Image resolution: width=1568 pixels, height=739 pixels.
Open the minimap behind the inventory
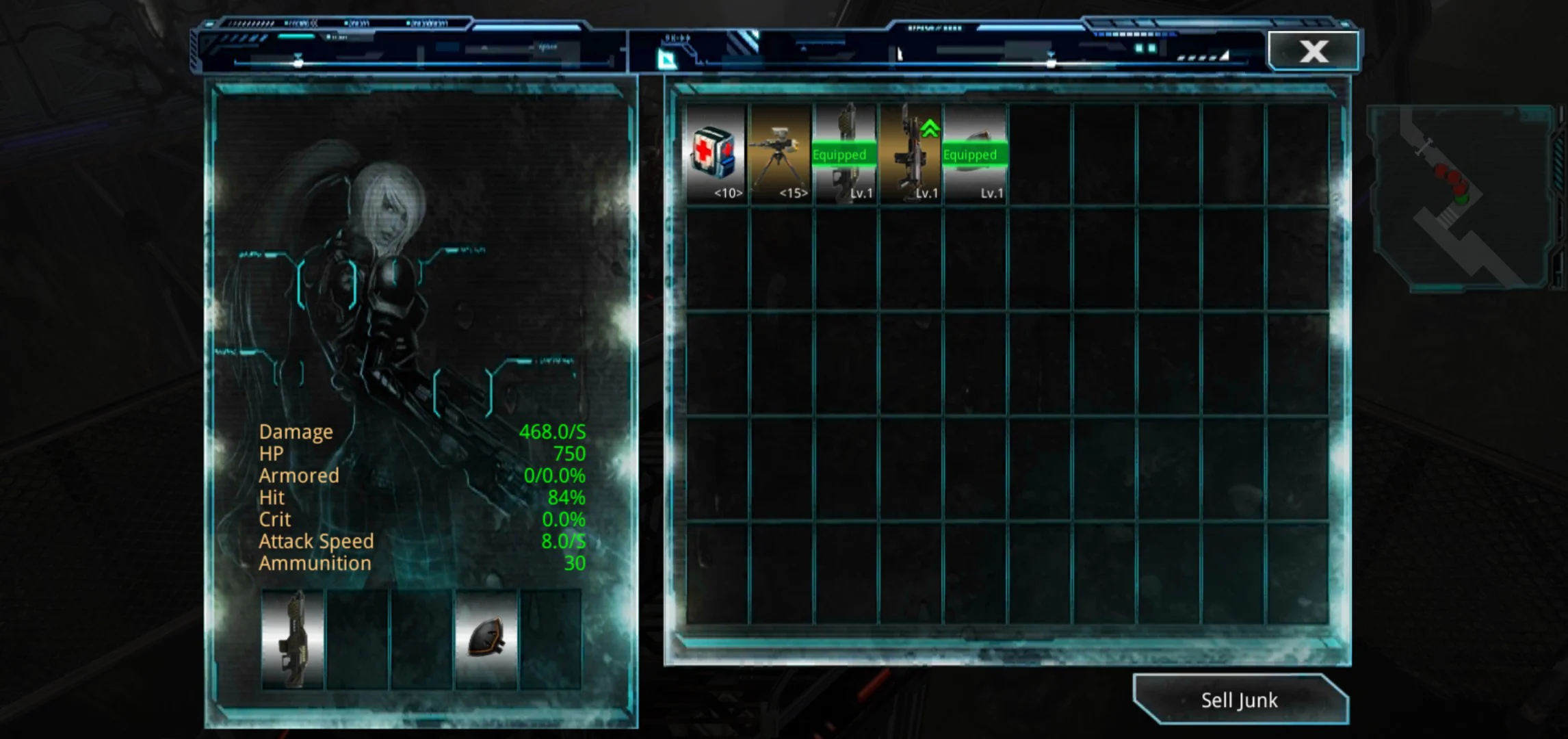click(x=1461, y=198)
